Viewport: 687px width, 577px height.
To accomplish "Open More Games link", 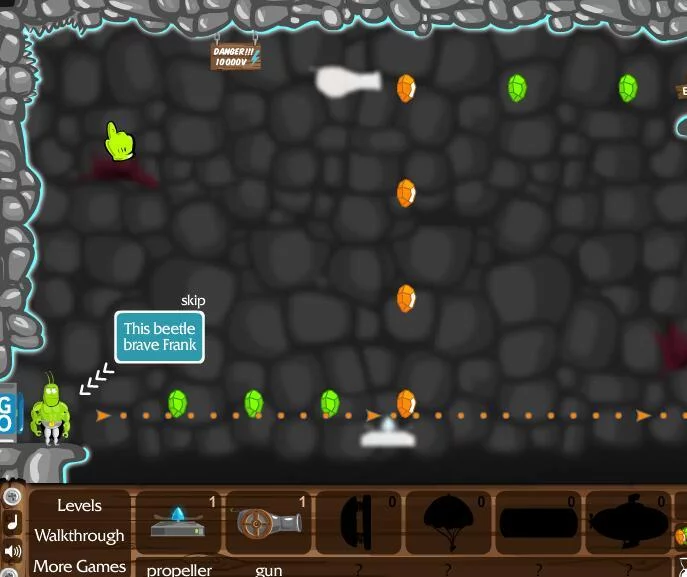I will pos(79,566).
